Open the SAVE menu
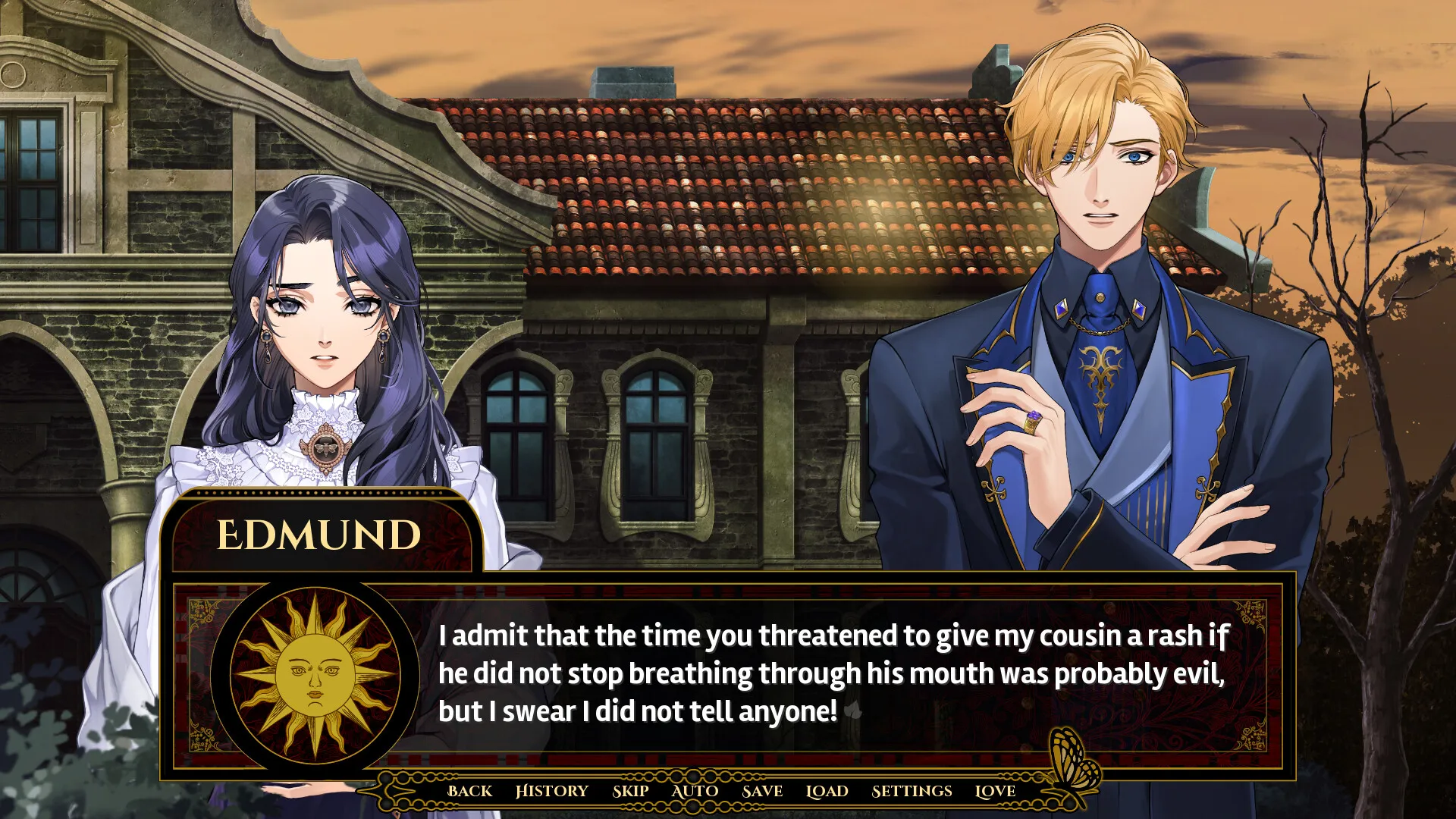This screenshot has height=819, width=1456. coord(764,791)
